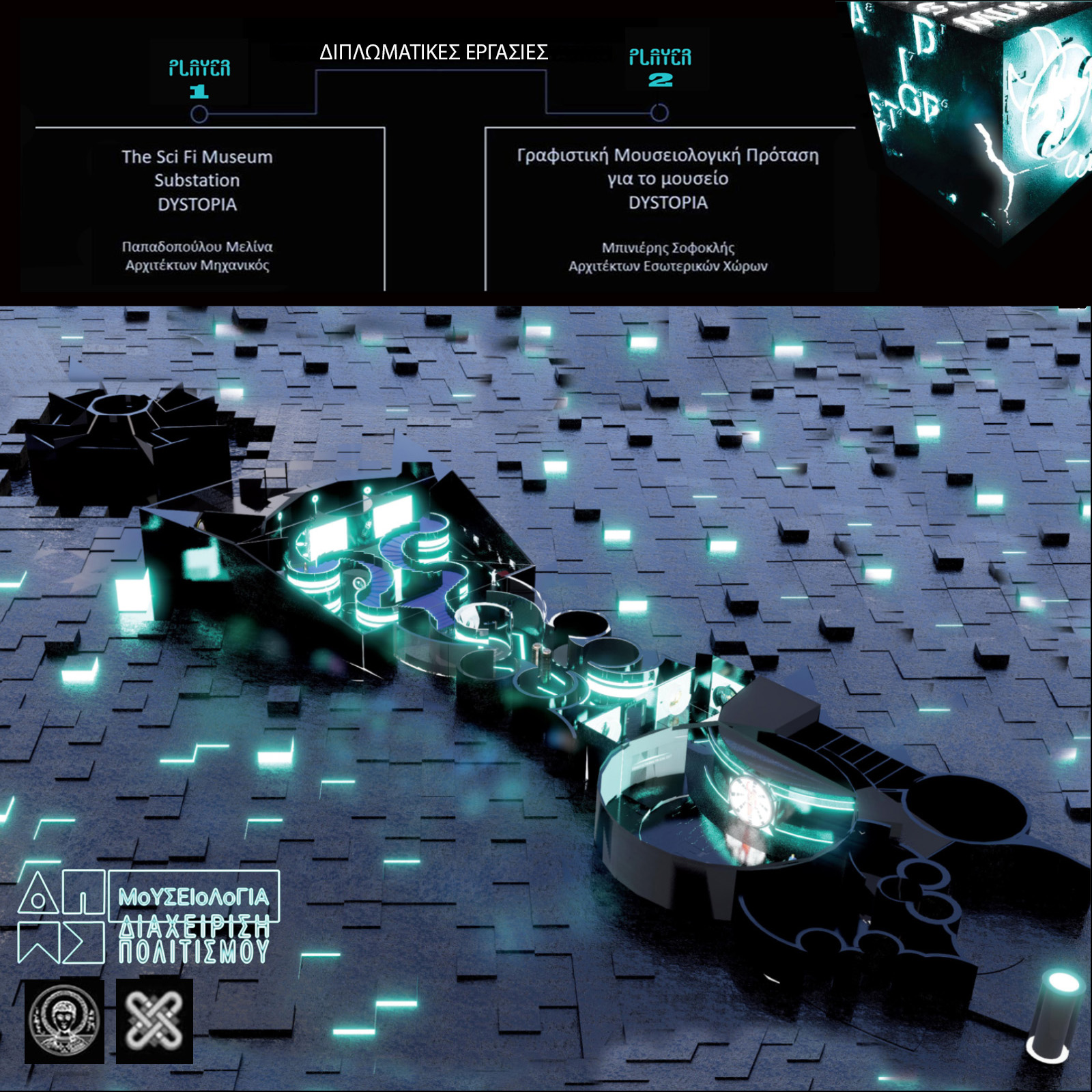Open the Μουσειολογία Διαχείριση Πολιτισμού logo
This screenshot has height=1092, width=1092.
click(x=149, y=917)
